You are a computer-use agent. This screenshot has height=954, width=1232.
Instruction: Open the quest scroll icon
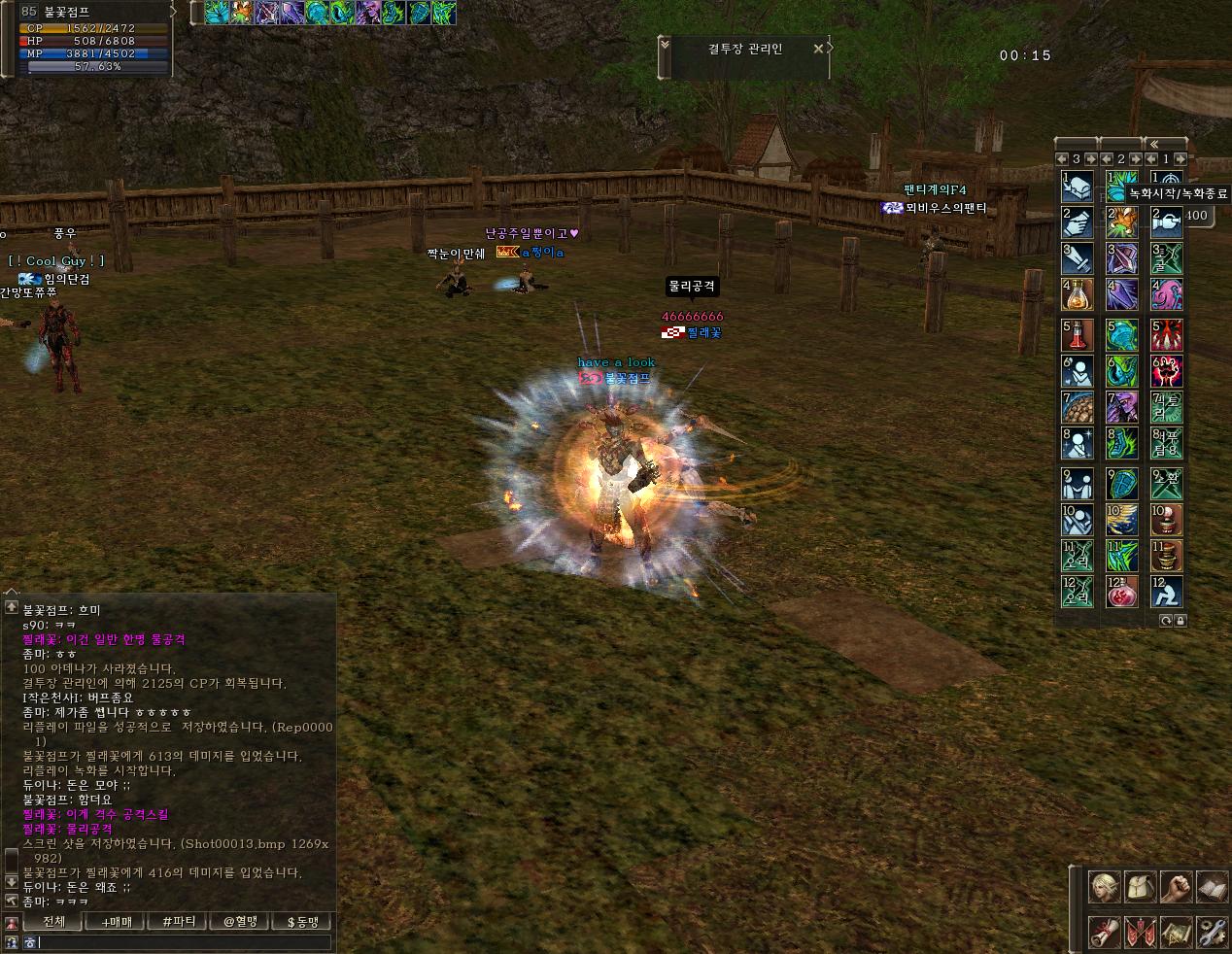point(1104,933)
